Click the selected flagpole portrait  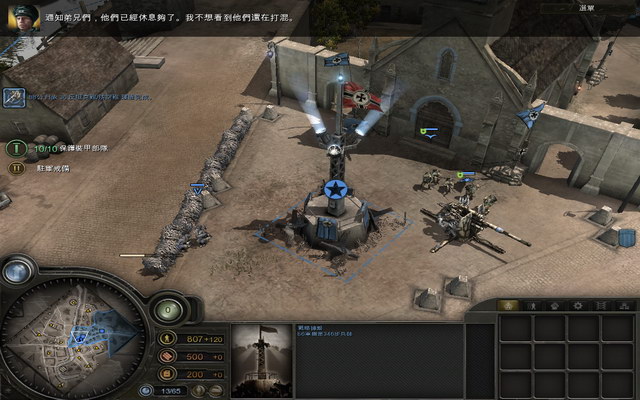pos(262,360)
